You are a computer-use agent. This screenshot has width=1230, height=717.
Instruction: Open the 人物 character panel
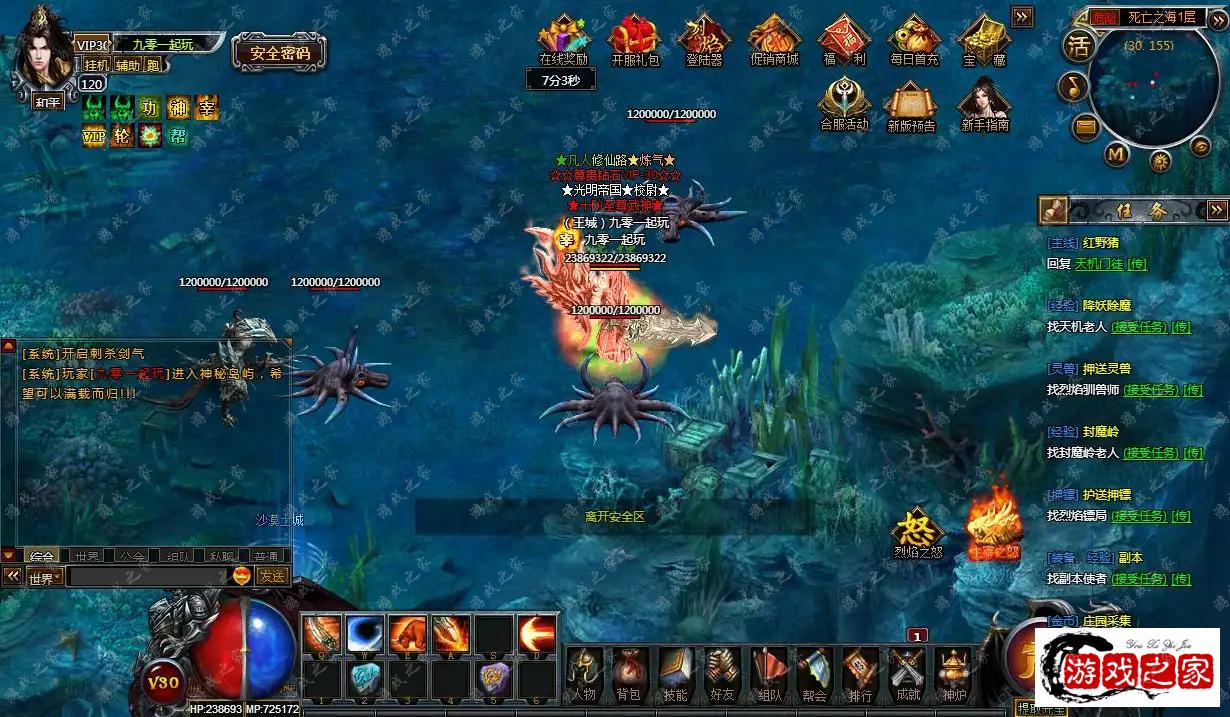(x=583, y=673)
